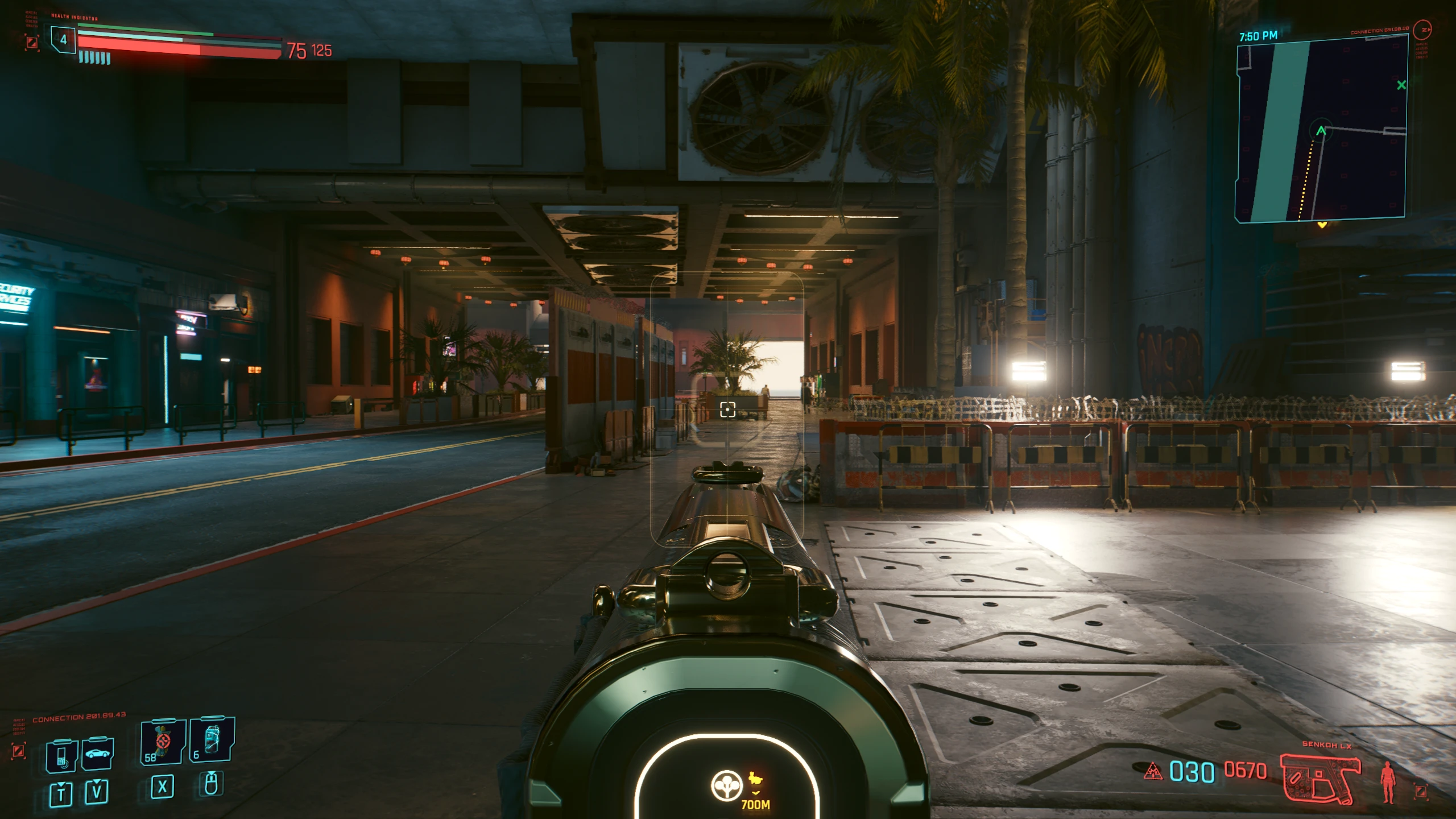Select the call vehicle car icon
1456x819 pixels.
click(98, 755)
